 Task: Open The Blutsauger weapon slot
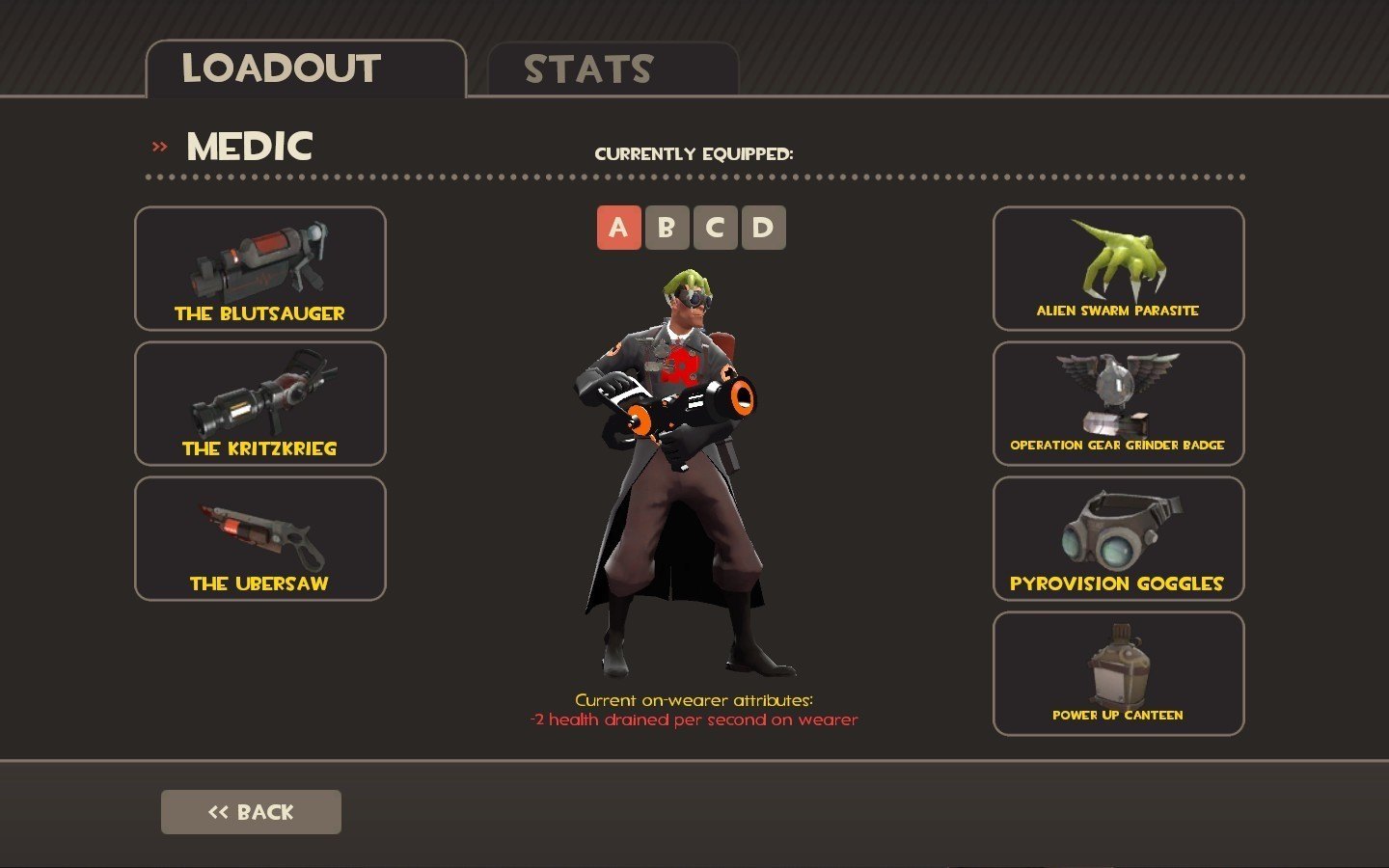click(260, 268)
